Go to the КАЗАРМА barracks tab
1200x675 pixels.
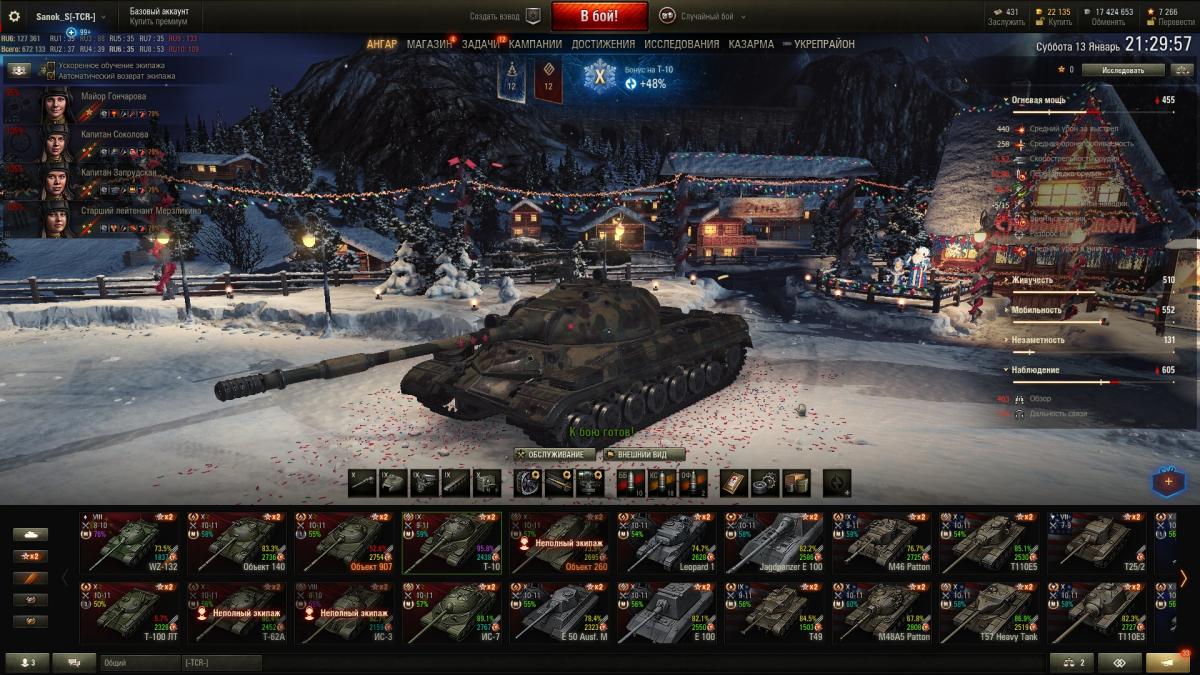coord(751,44)
